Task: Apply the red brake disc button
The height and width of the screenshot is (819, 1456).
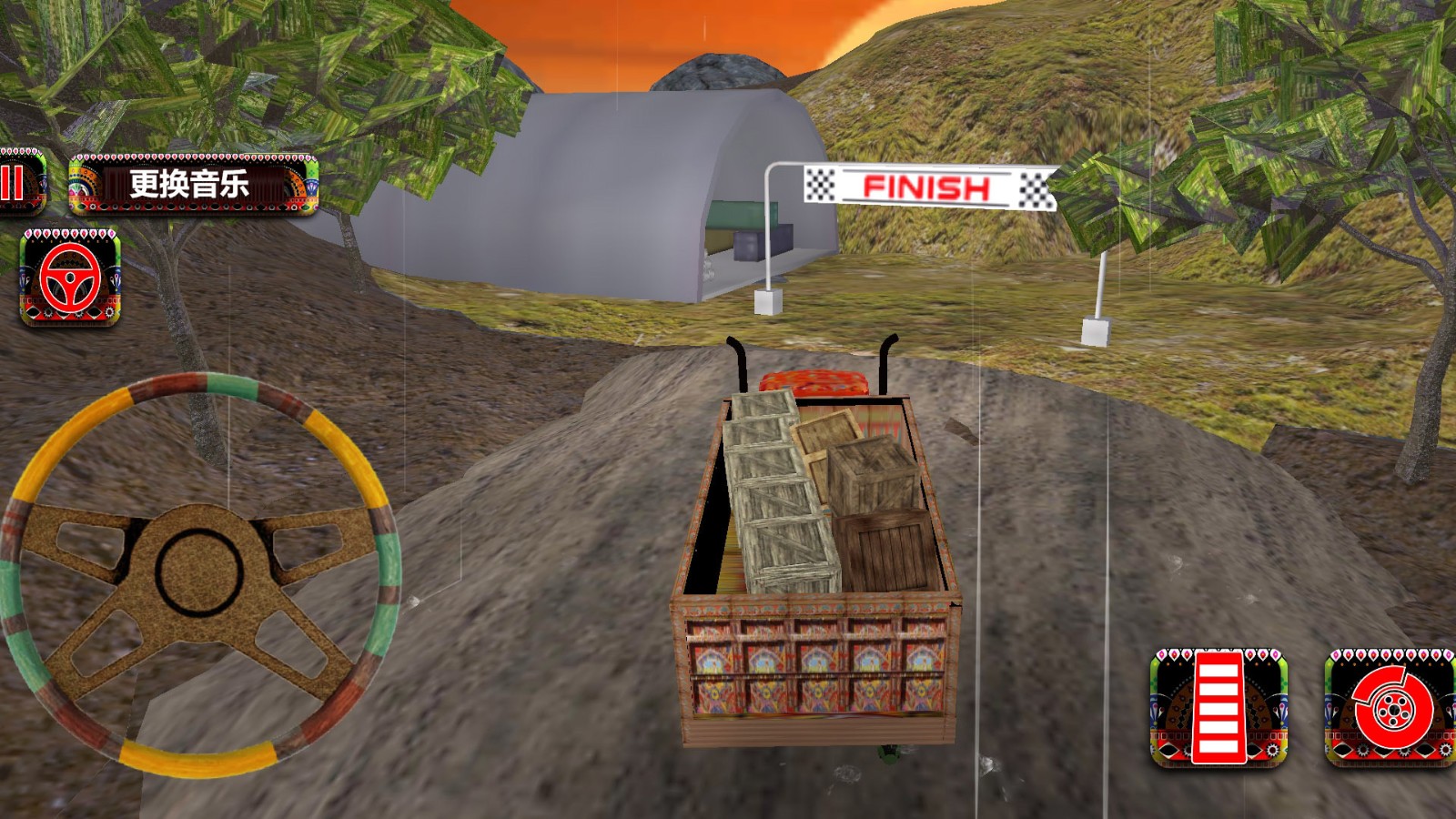Action: pos(1389,708)
